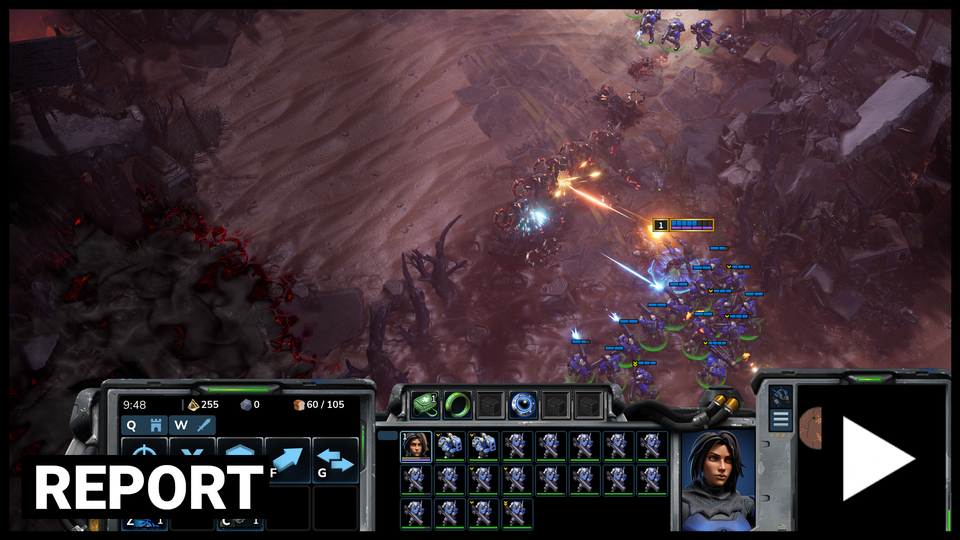Activate the diagonal arrow command (F)
This screenshot has height=540, width=960.
(x=288, y=458)
